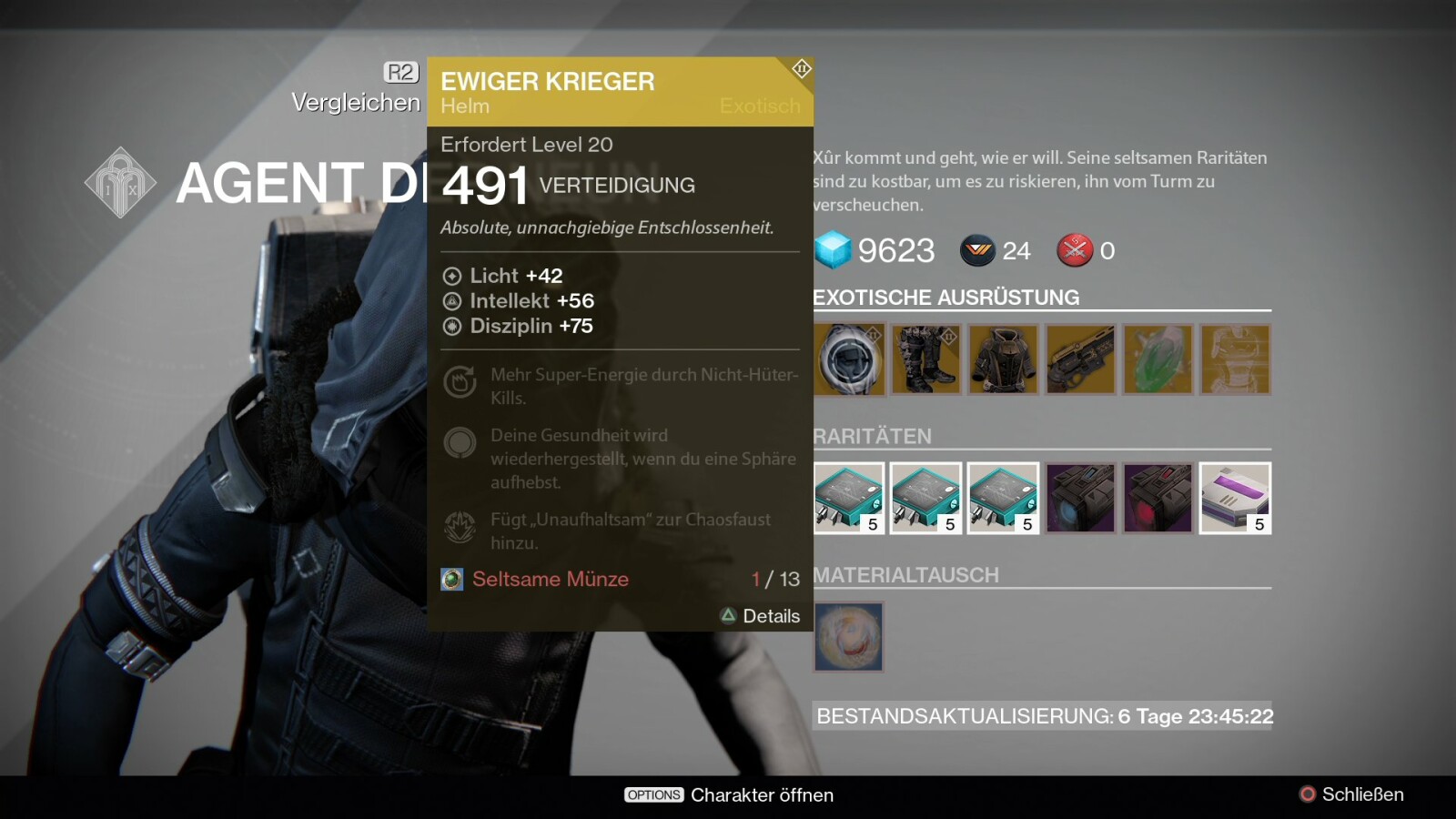The image size is (1456, 819).
Task: Select the dark box with blue light
Action: [1080, 498]
